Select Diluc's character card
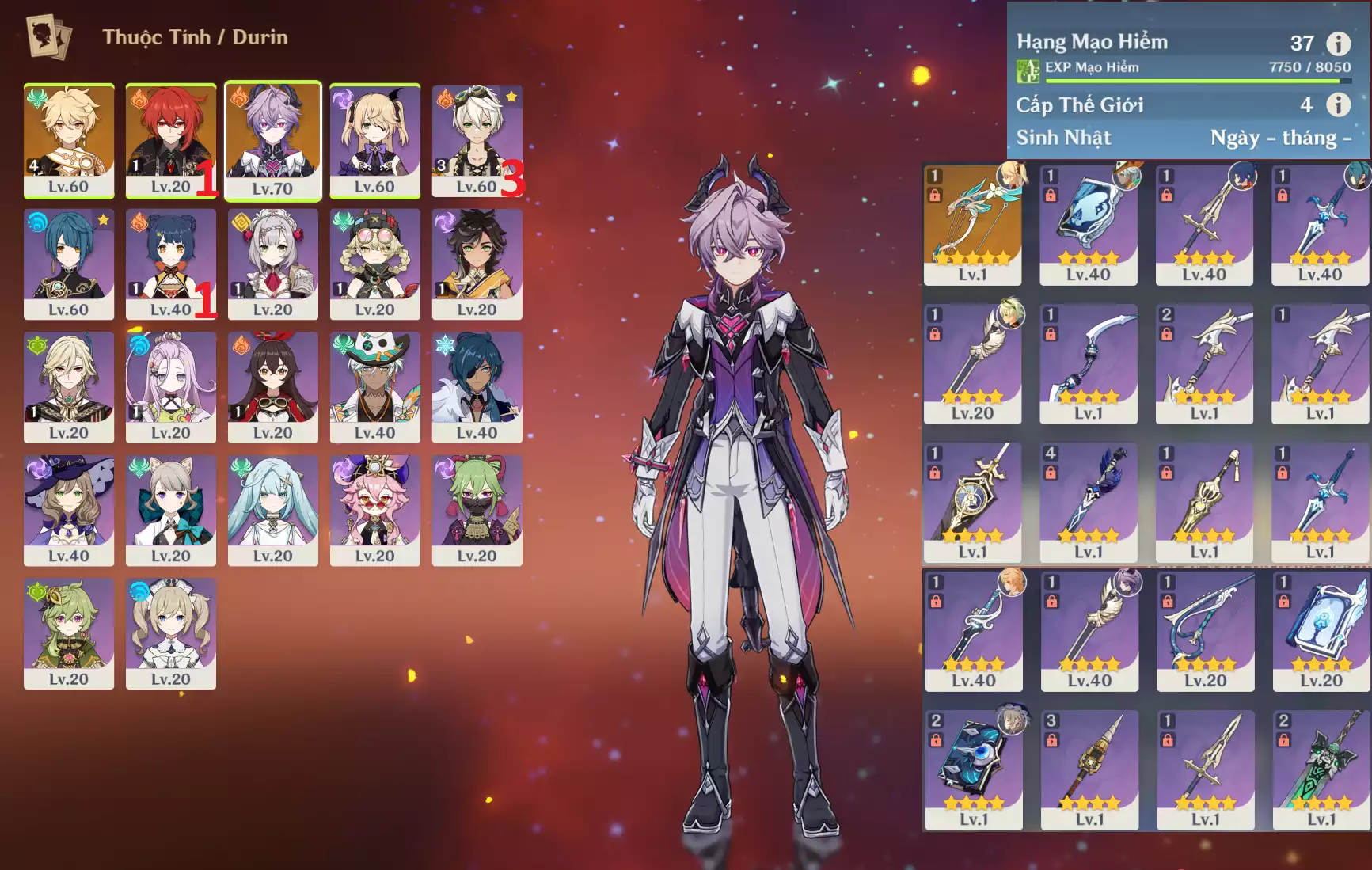This screenshot has height=870, width=1372. [170, 140]
